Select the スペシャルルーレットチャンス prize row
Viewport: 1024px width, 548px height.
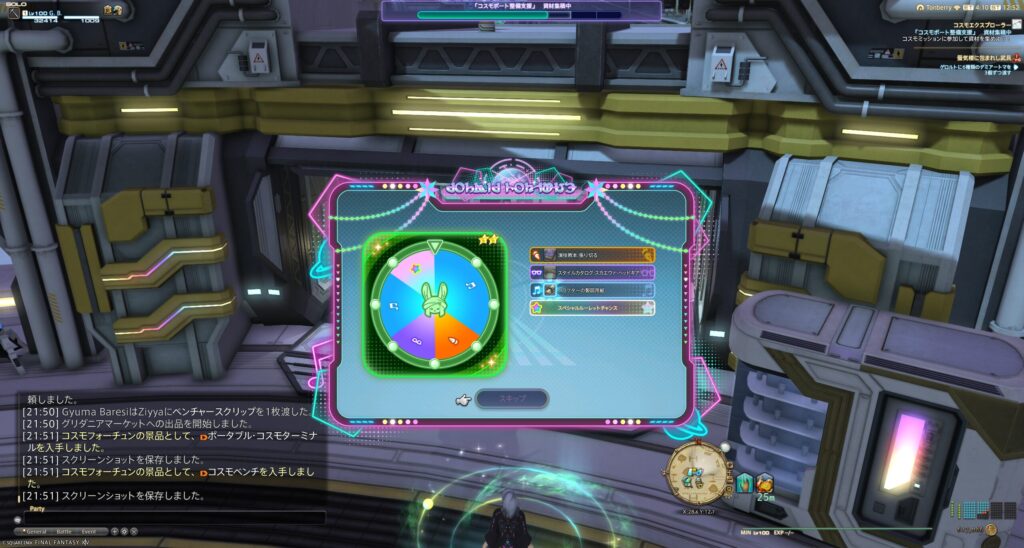592,308
